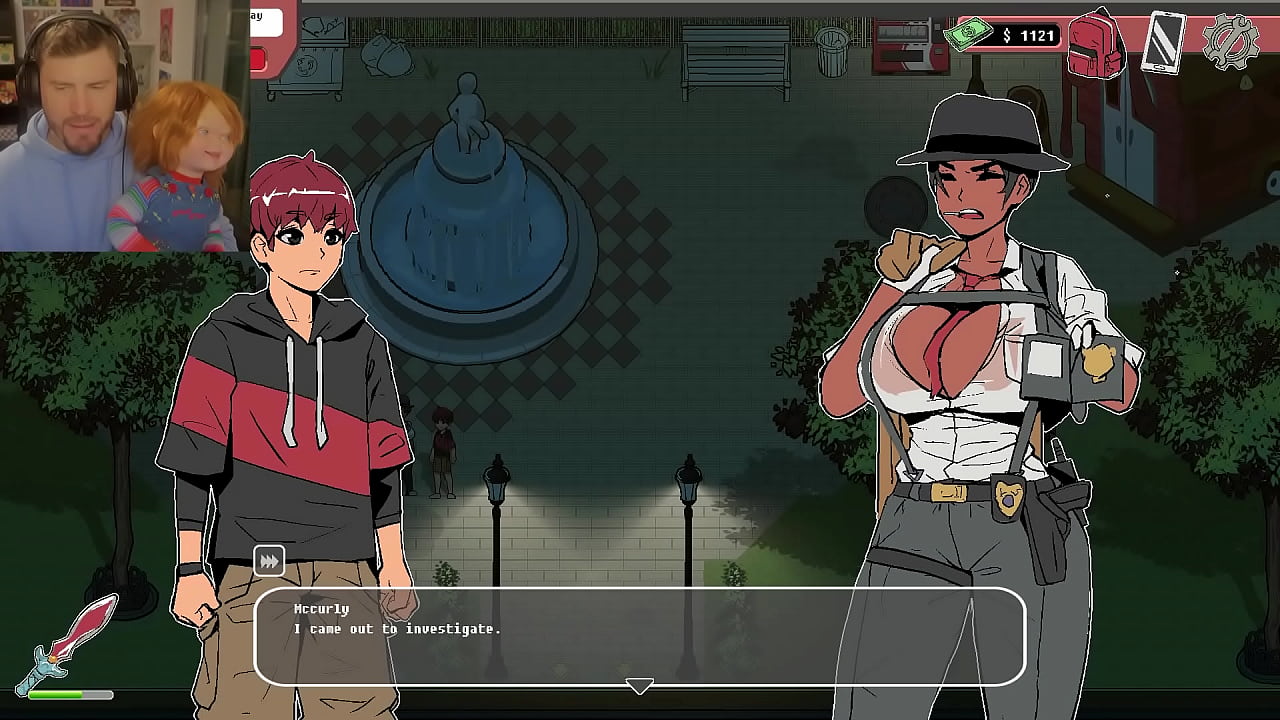Open the smartphone menu
The height and width of the screenshot is (720, 1280).
pos(1163,42)
